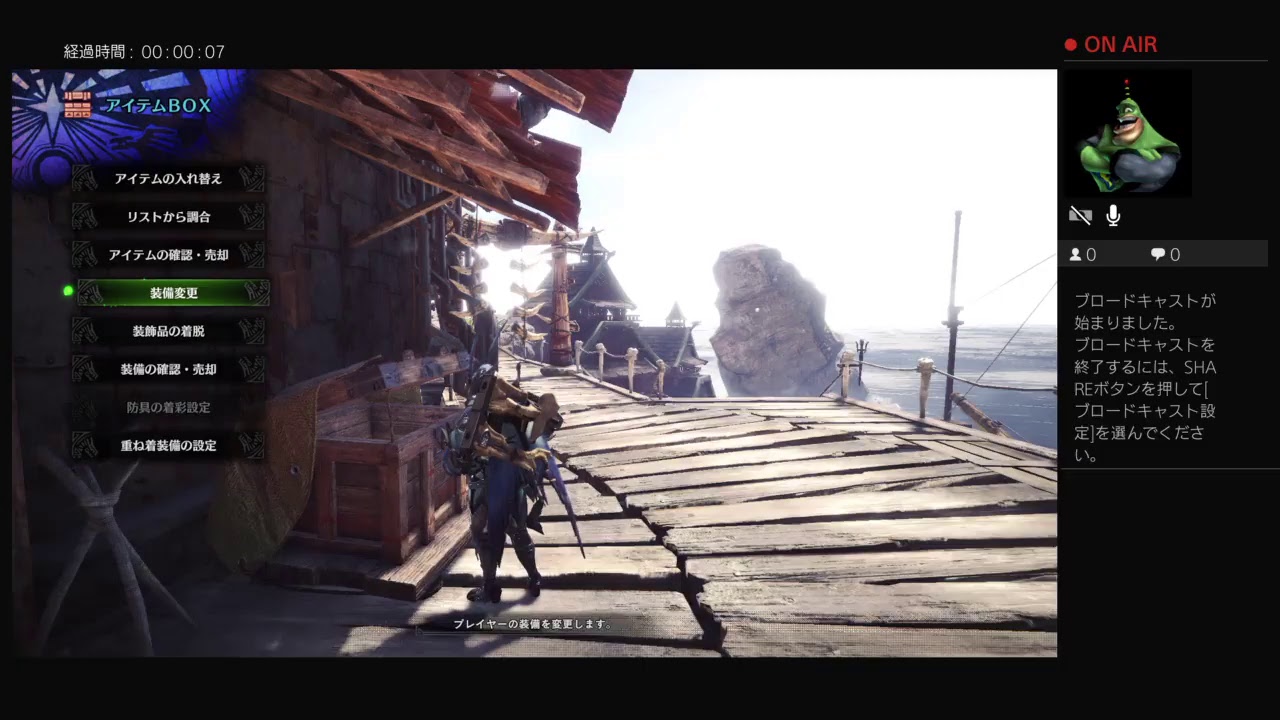Image resolution: width=1280 pixels, height=720 pixels.
Task: Open 装飾品の着脱 menu item
Action: tap(168, 331)
